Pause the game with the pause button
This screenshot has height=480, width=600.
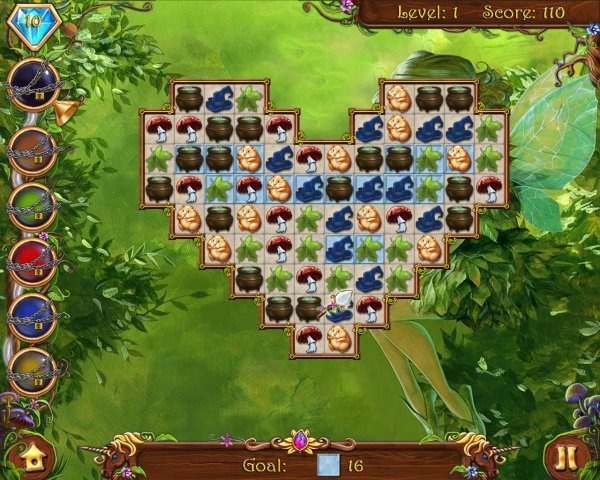(x=566, y=456)
